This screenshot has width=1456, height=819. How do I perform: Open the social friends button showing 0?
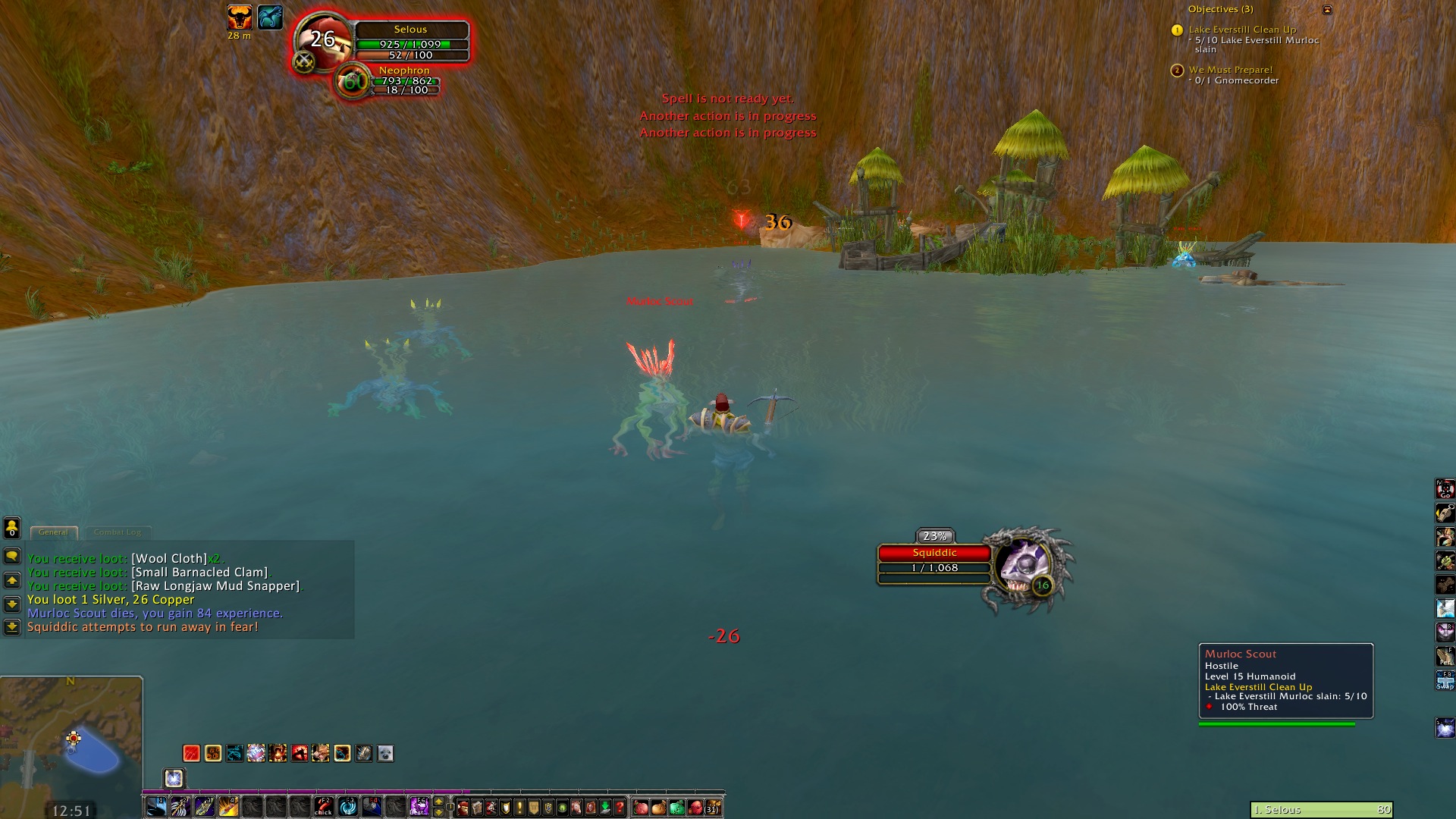pyautogui.click(x=12, y=528)
